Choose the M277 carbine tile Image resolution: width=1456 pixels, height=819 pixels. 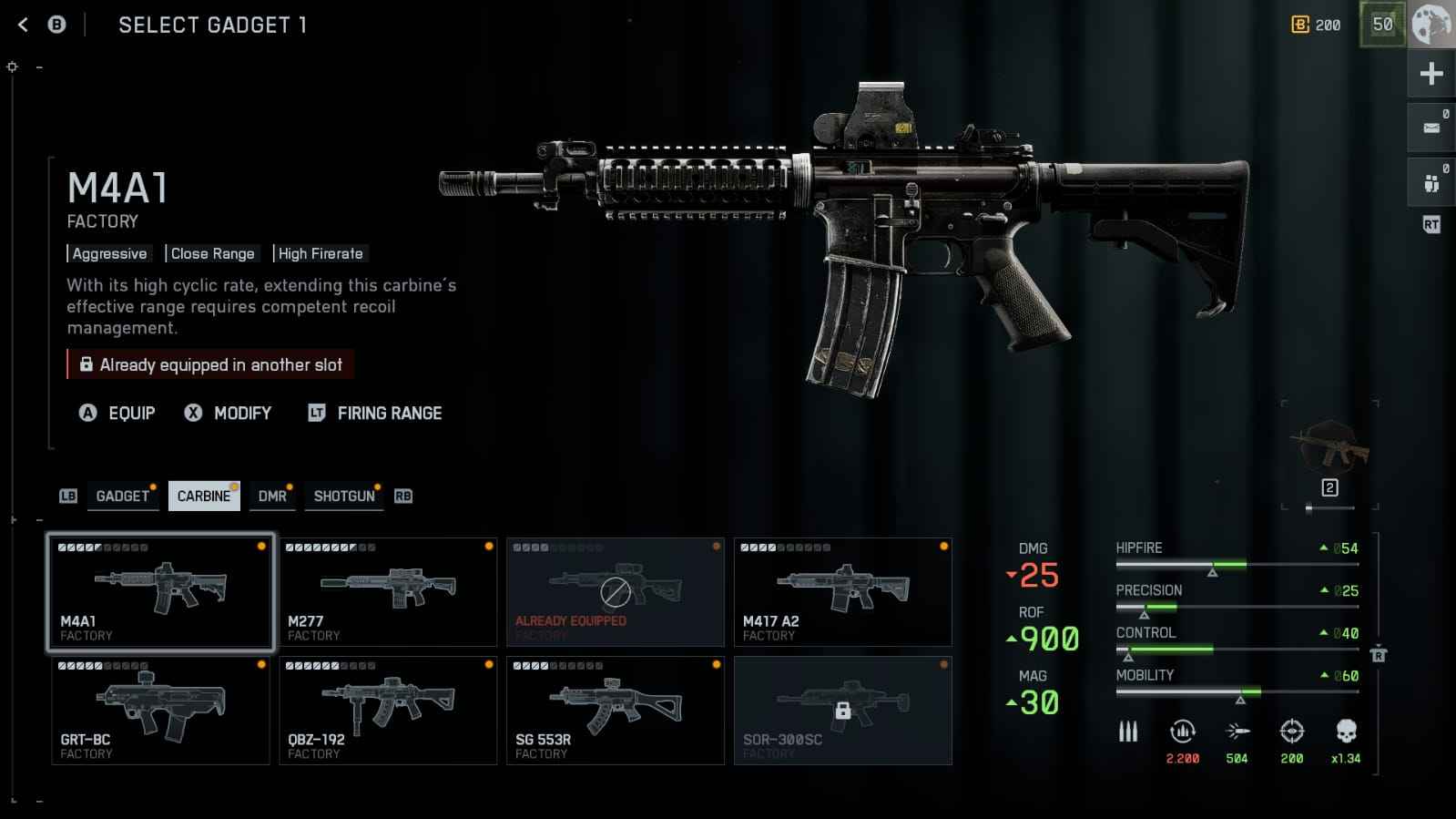[388, 592]
